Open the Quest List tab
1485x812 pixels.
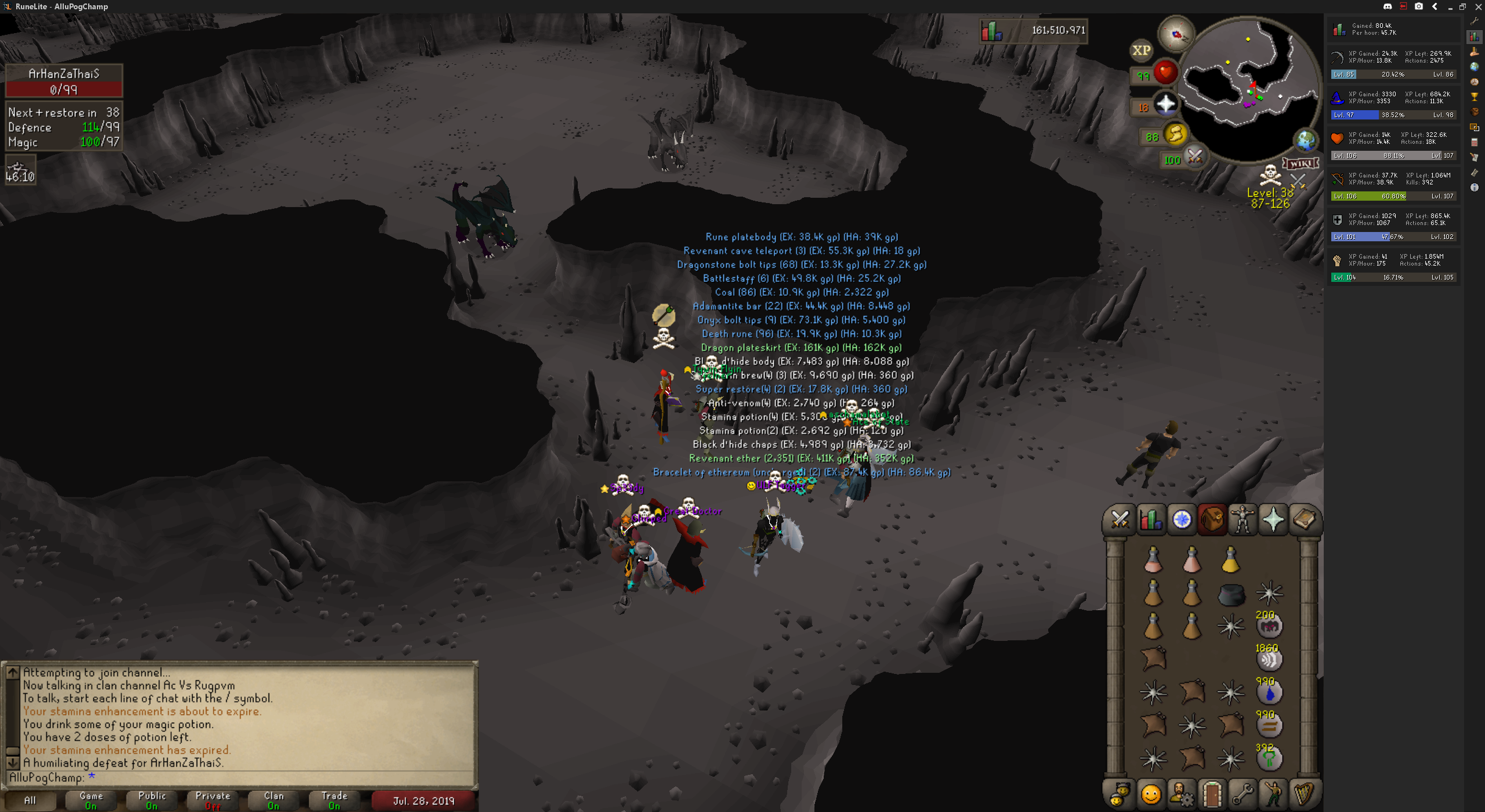1182,519
